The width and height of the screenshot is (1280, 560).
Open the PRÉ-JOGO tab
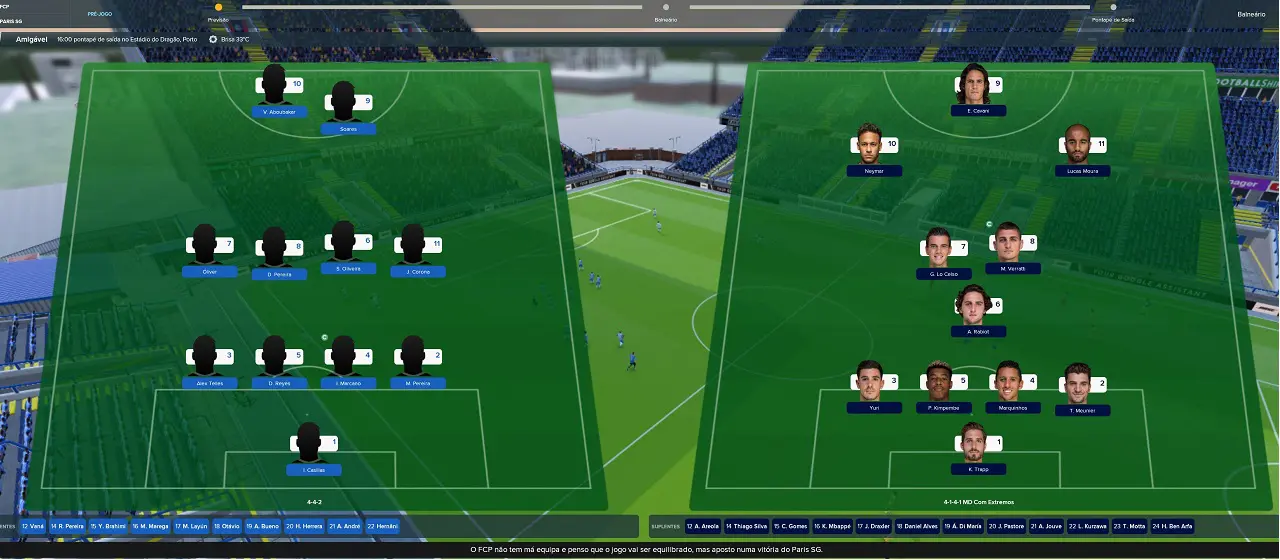[98, 14]
